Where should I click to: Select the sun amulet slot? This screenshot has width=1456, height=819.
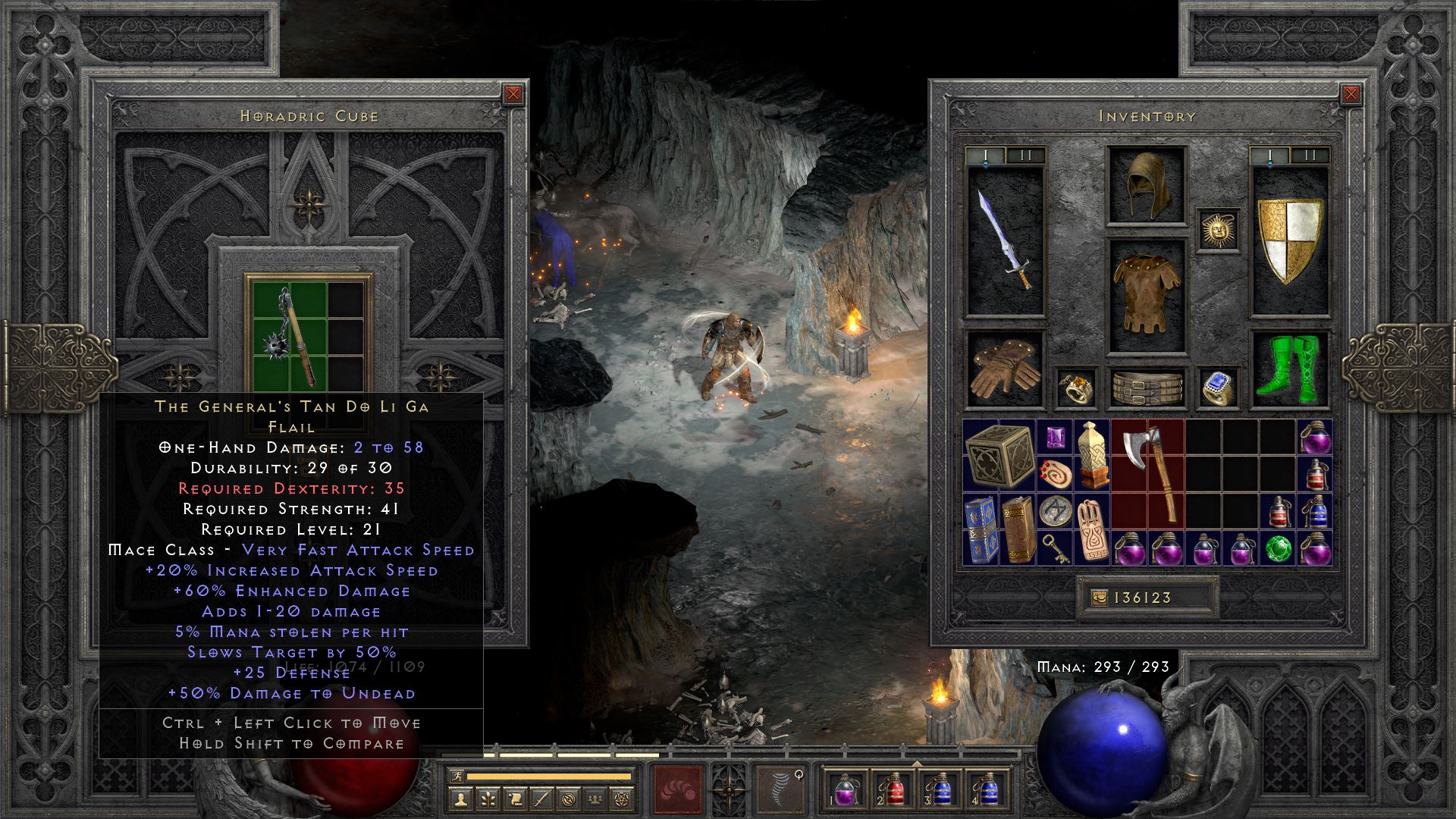pos(1218,230)
